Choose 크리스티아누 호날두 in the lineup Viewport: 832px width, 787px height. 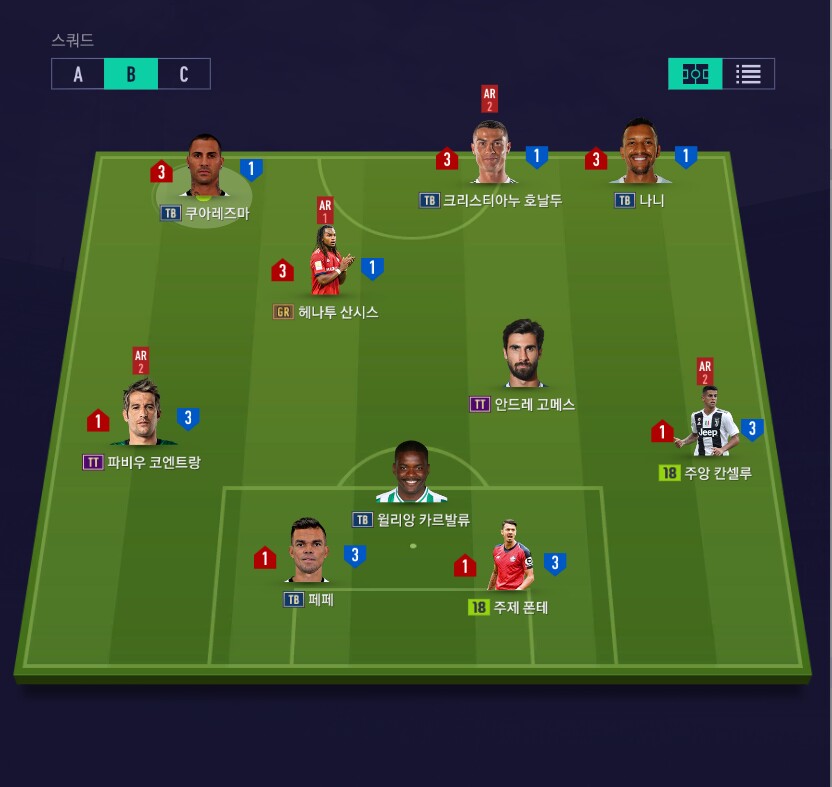(x=491, y=155)
